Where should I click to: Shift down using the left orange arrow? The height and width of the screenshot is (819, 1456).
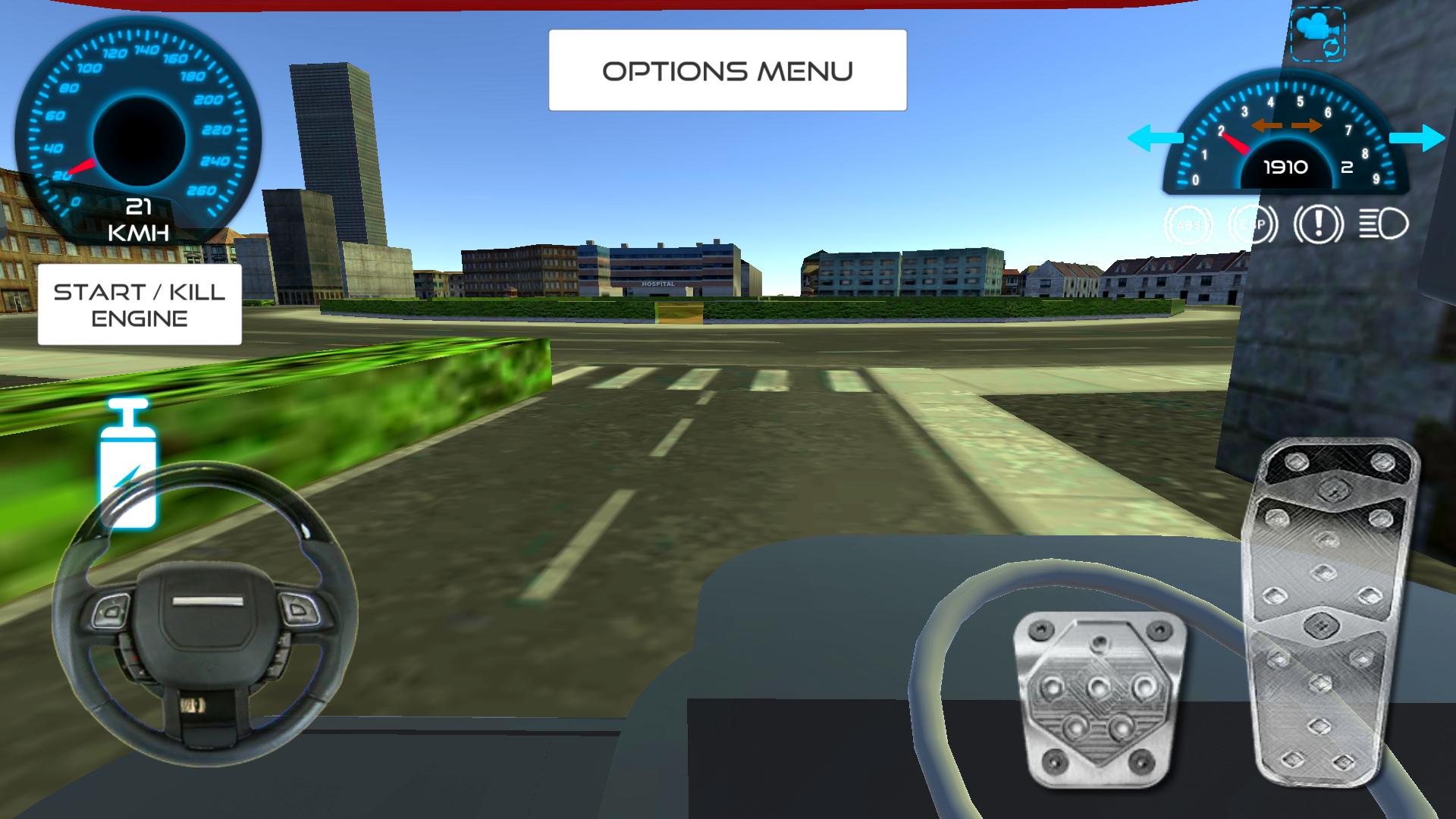tap(1267, 126)
